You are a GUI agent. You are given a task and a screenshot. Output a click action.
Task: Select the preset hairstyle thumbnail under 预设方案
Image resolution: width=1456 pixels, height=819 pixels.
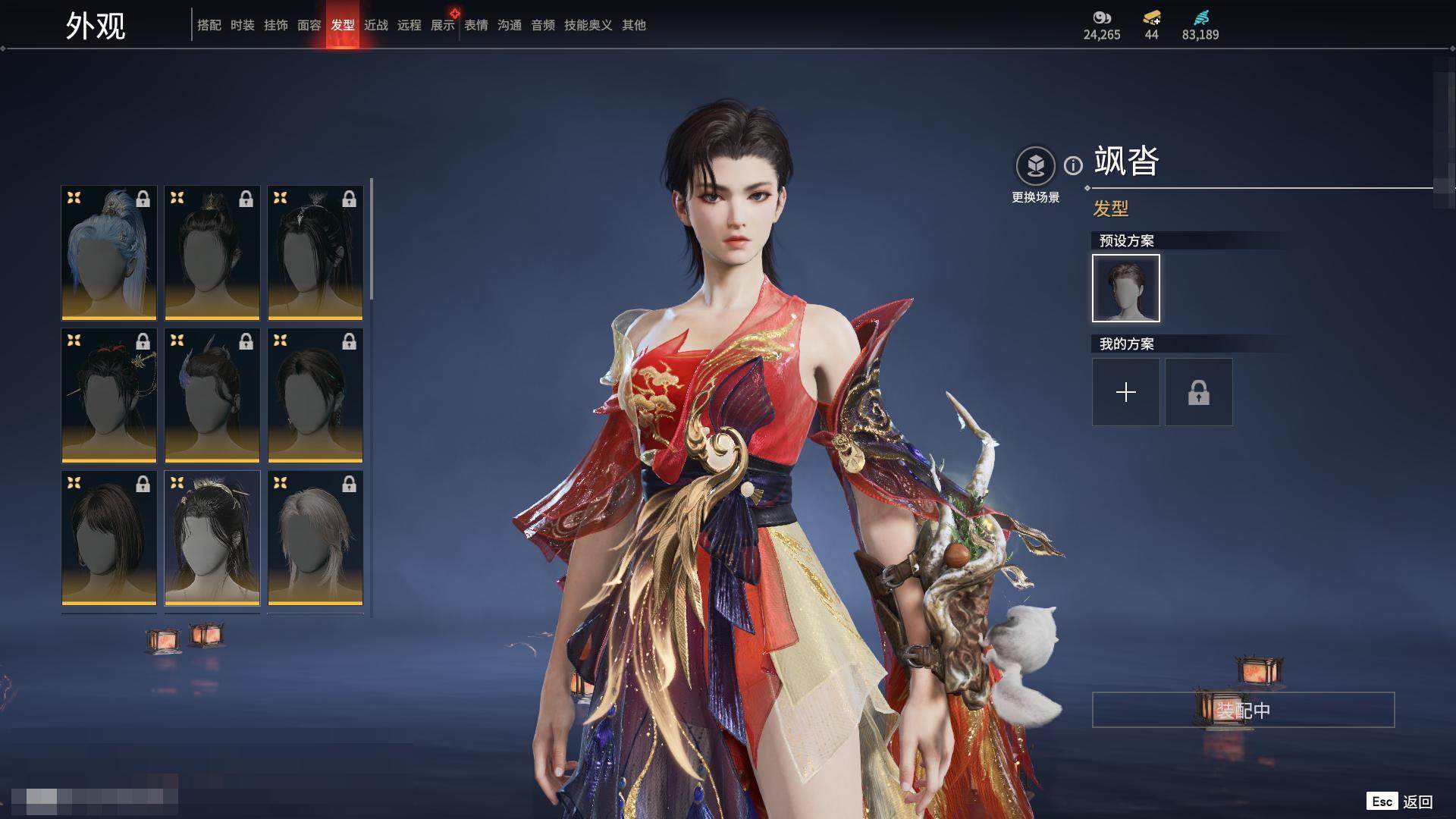click(x=1125, y=288)
